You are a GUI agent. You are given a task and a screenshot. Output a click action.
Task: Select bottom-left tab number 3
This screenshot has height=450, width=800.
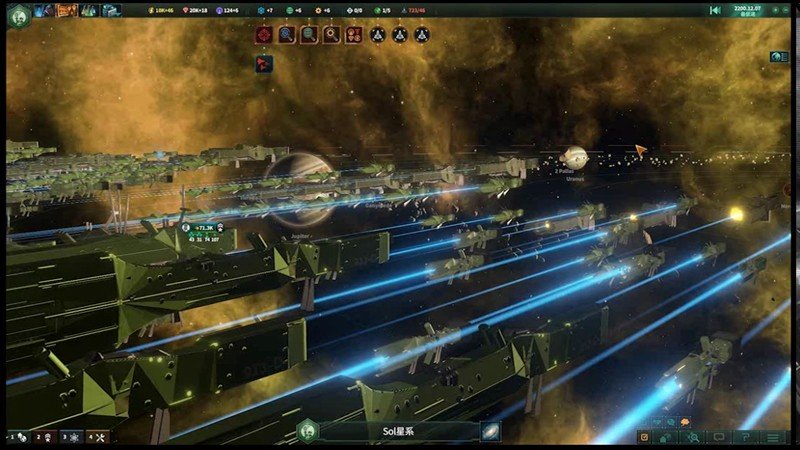click(71, 437)
